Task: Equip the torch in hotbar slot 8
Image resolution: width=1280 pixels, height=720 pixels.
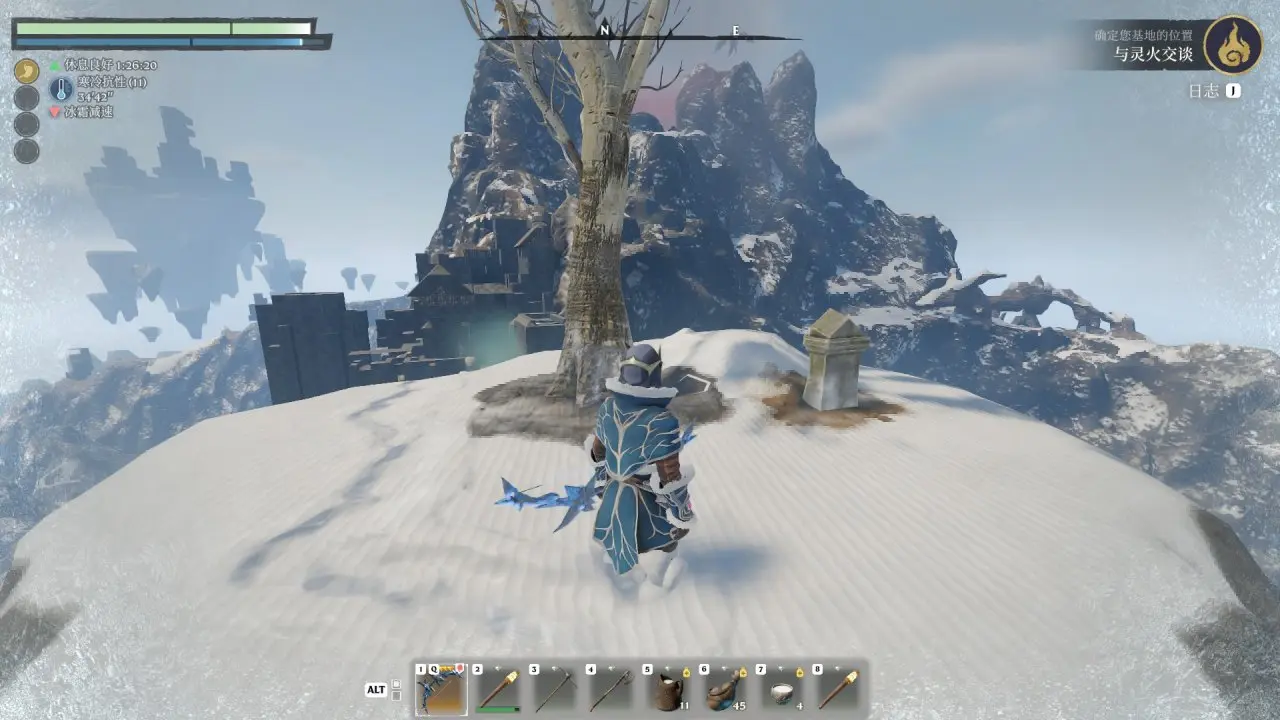Action: [838, 689]
